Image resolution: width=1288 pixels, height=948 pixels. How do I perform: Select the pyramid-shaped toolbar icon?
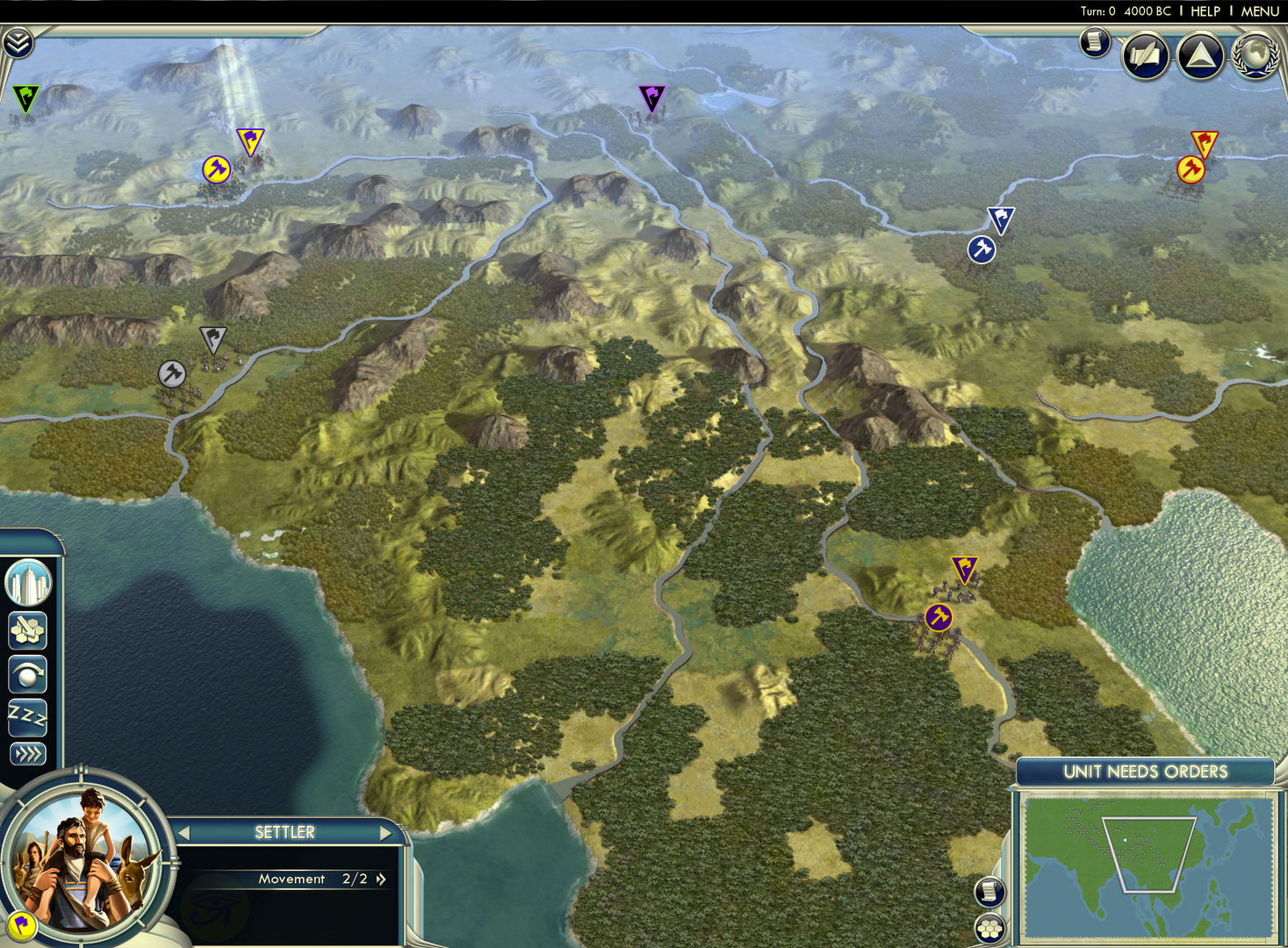click(1200, 55)
